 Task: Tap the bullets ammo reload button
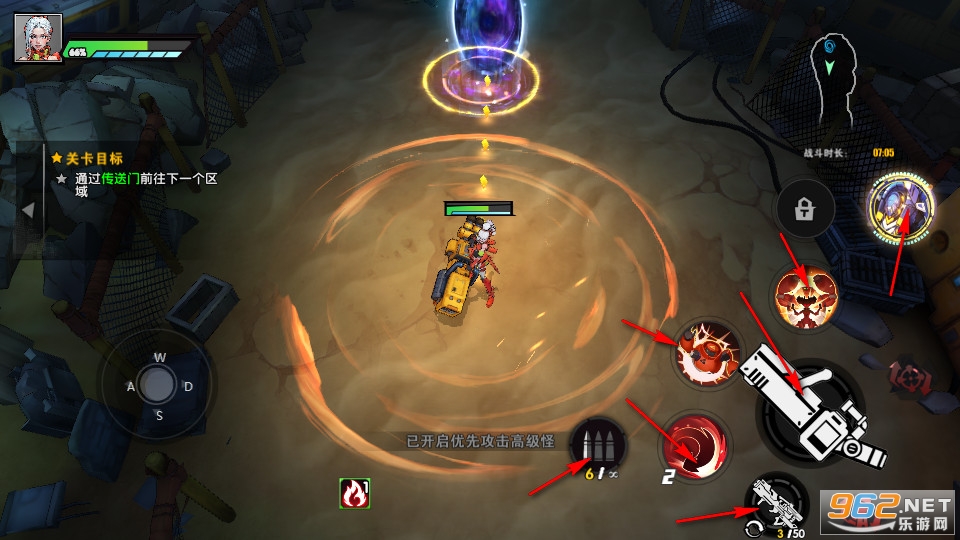point(598,445)
